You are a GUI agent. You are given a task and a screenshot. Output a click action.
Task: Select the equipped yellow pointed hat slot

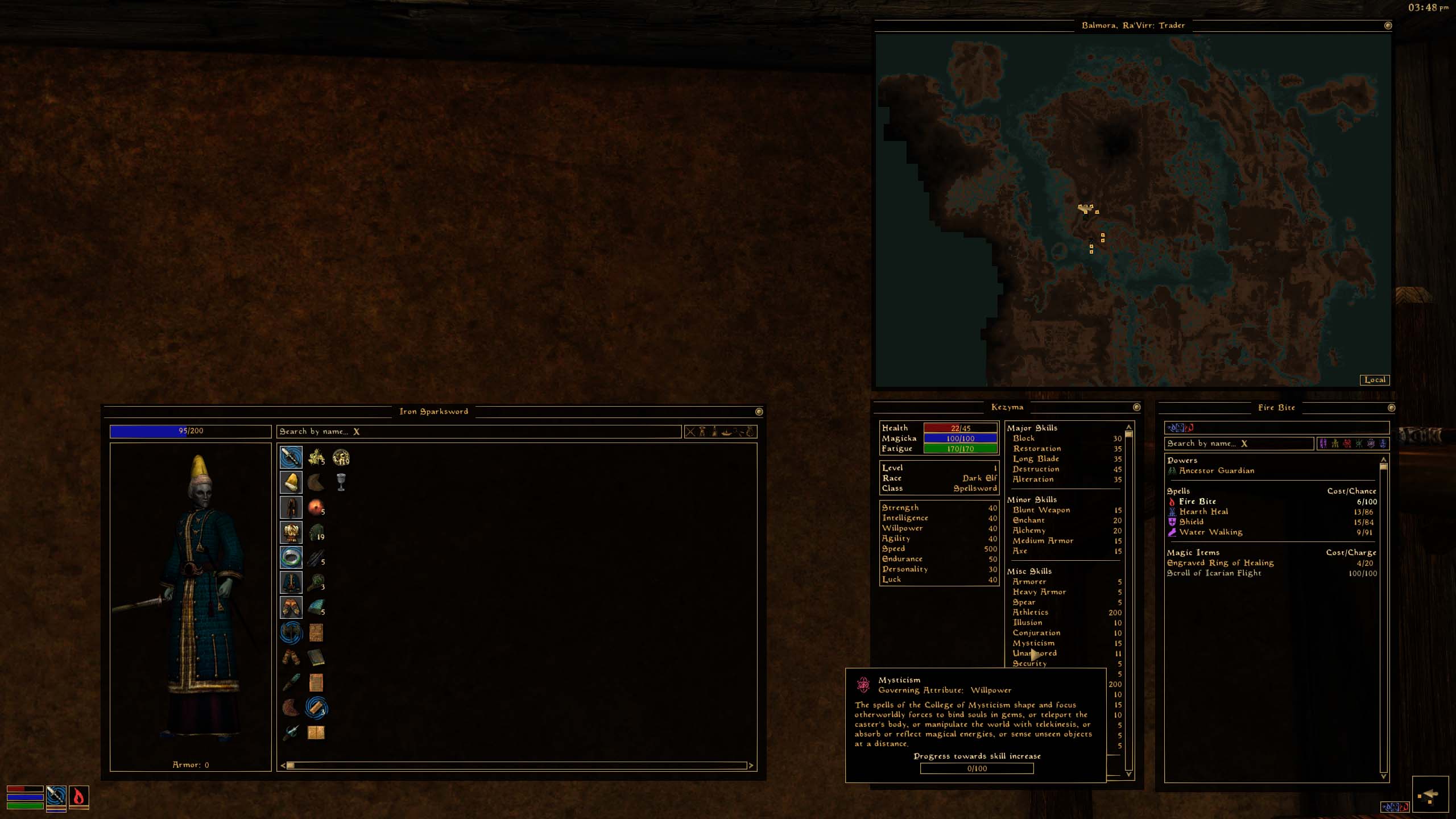coord(291,482)
